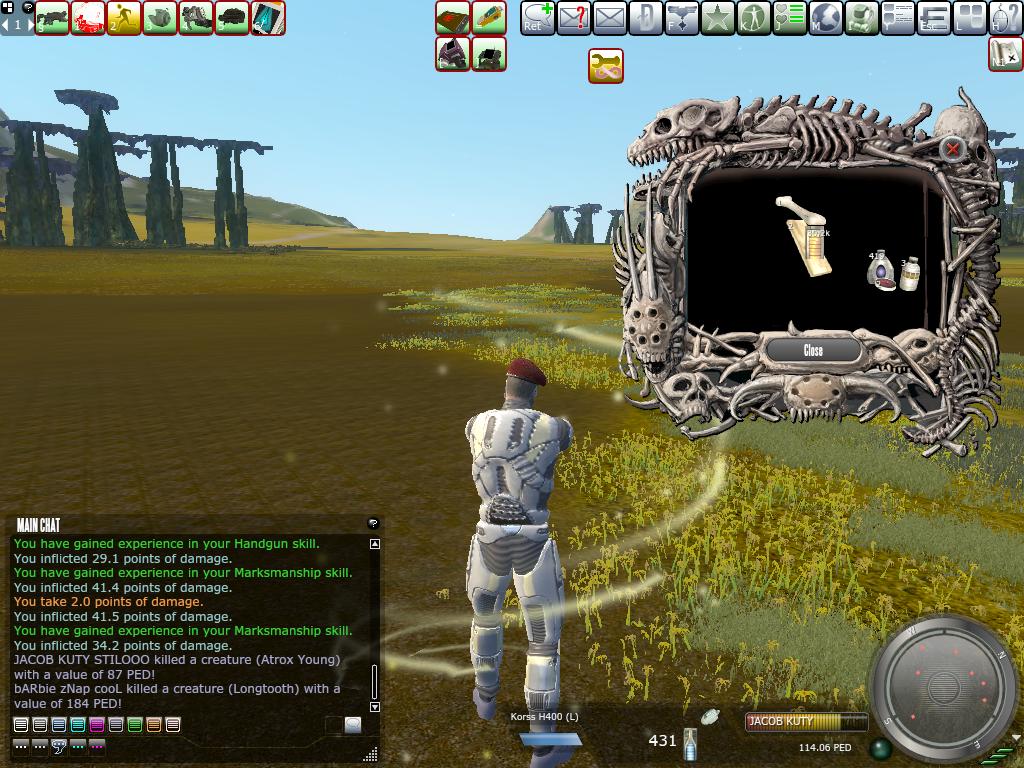
Task: Open the red book shortcut icon
Action: pos(453,18)
